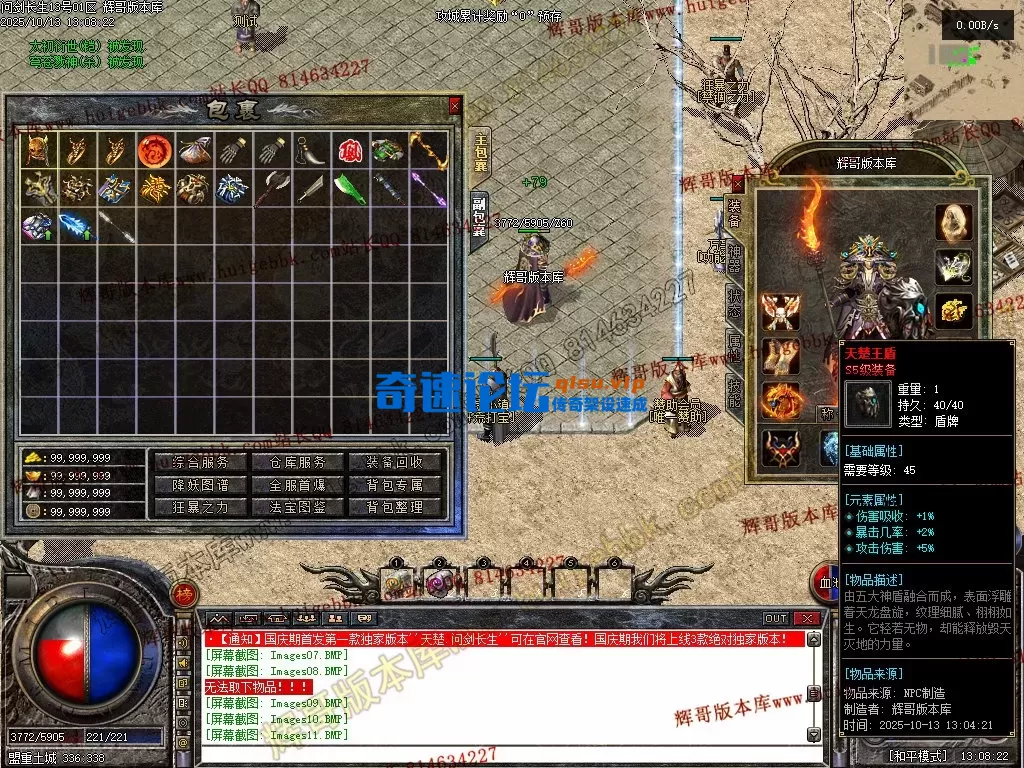Switch to the 属性 attributes tab
The width and height of the screenshot is (1024, 768).
(x=735, y=348)
